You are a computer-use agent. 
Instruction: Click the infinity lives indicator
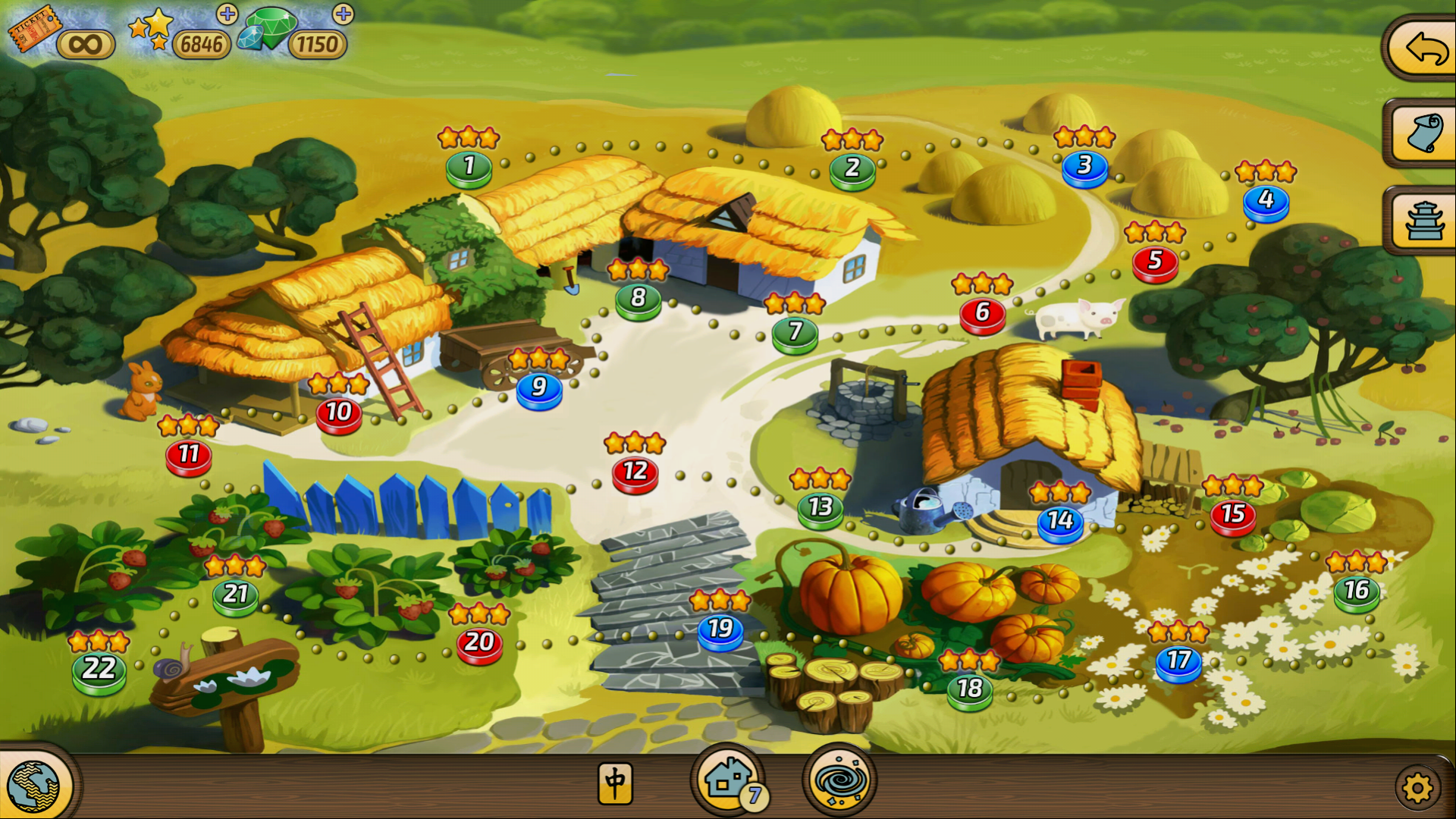click(x=86, y=43)
